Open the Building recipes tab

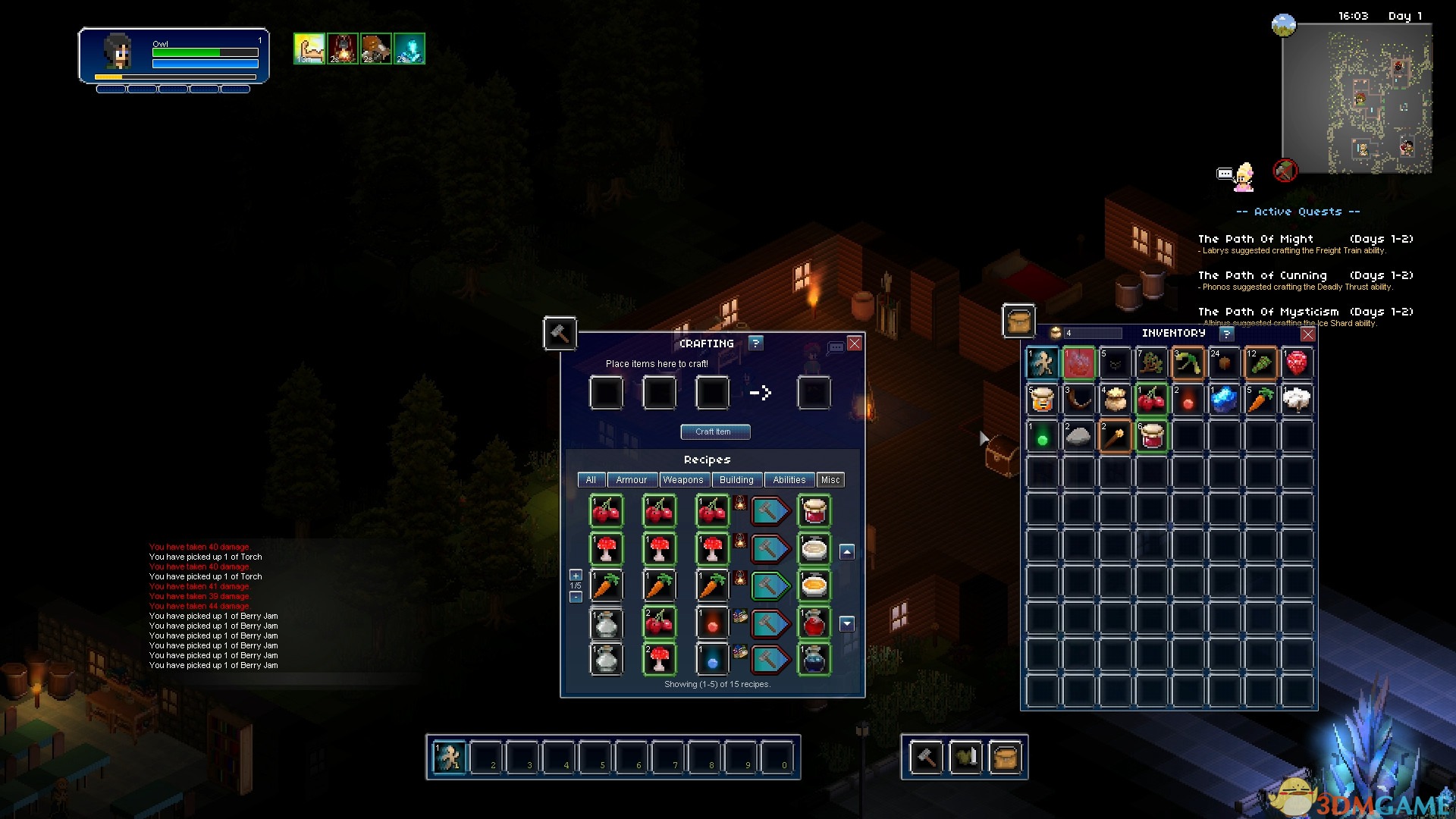click(x=736, y=480)
